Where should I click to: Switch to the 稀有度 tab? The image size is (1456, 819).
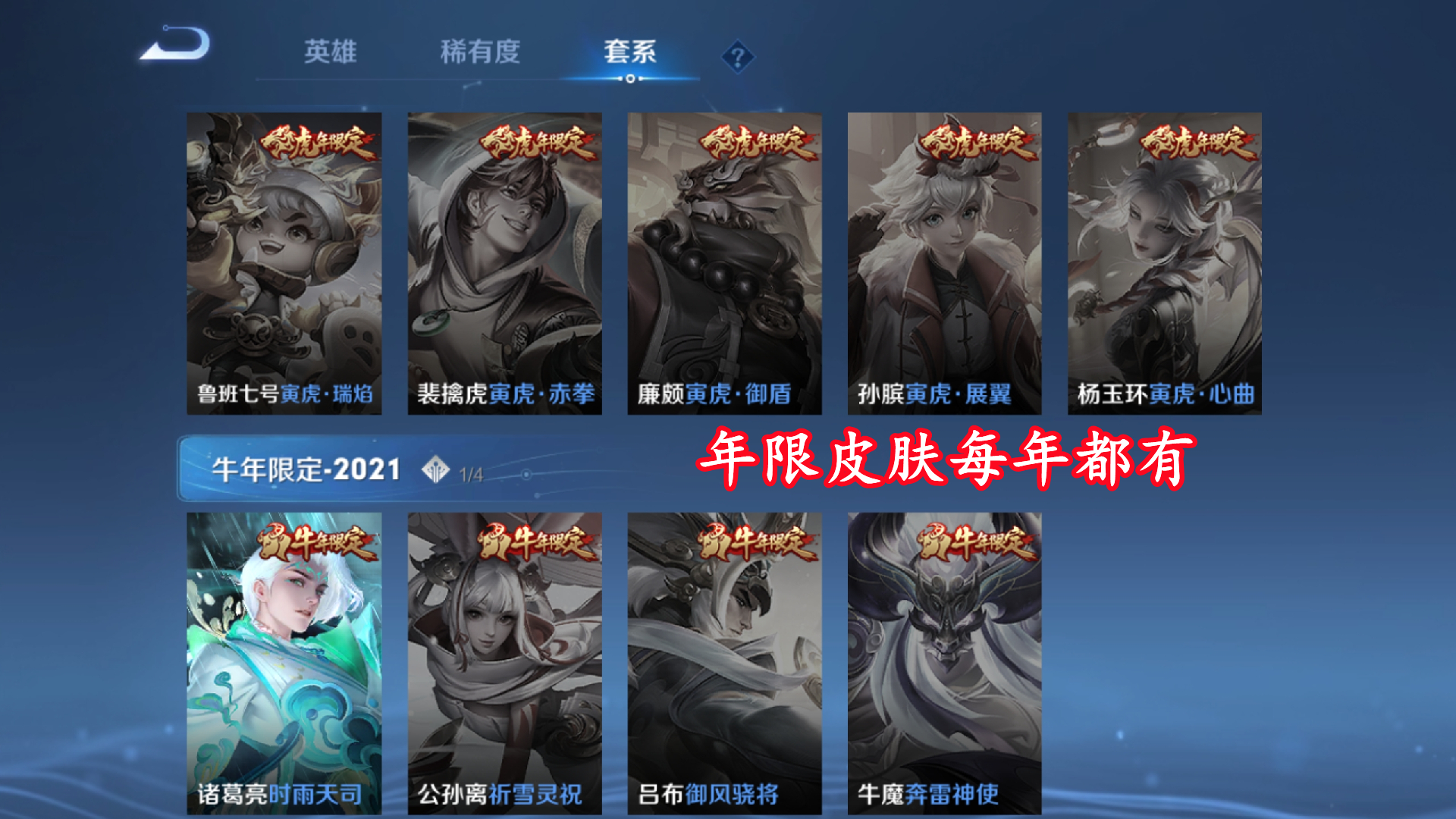click(481, 49)
